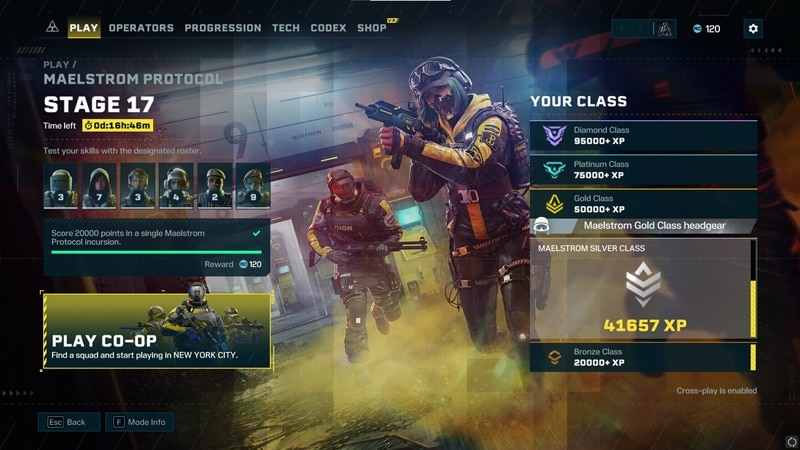Show the Codex tab
The width and height of the screenshot is (800, 450).
[x=328, y=28]
